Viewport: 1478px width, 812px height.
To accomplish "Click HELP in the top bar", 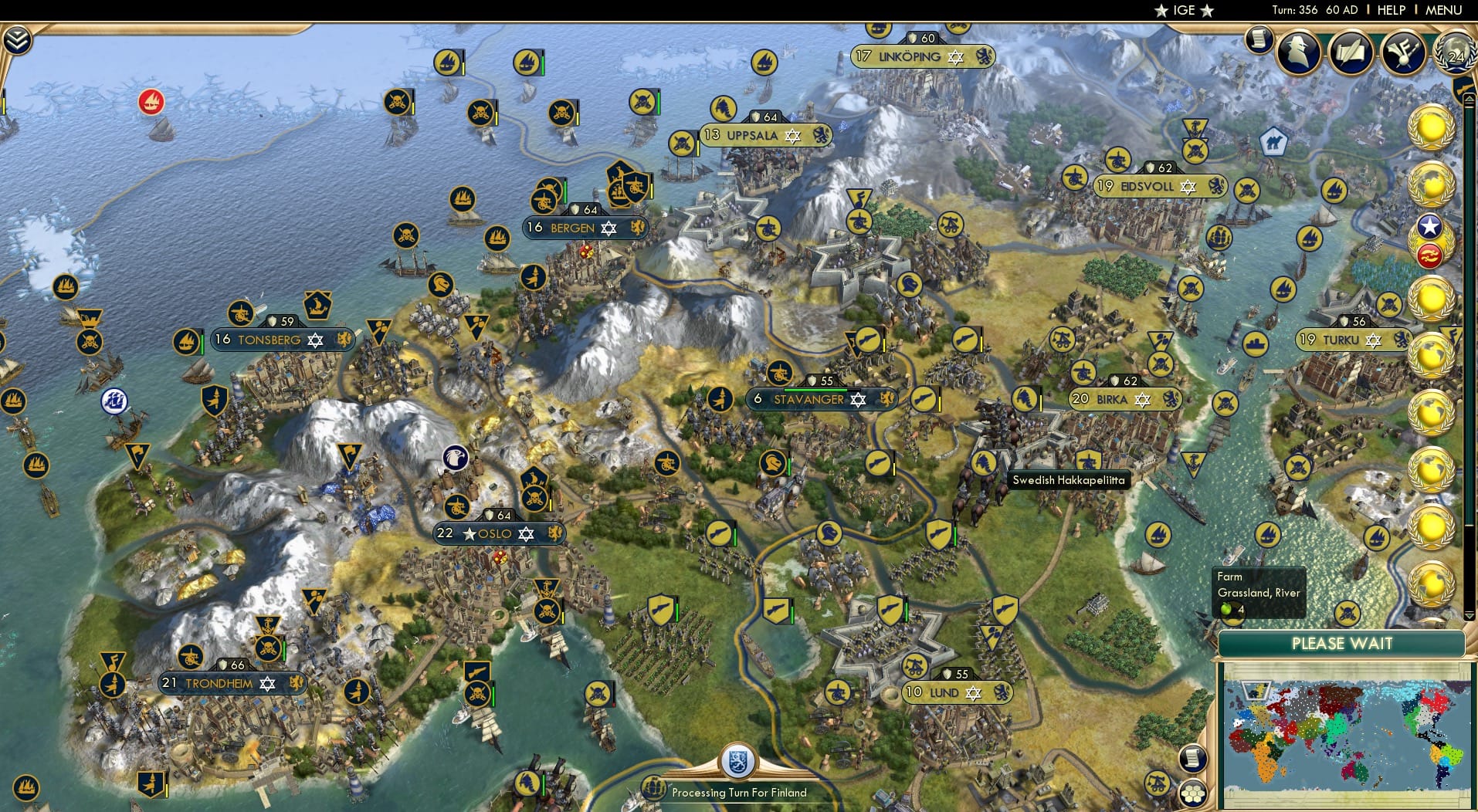I will pyautogui.click(x=1390, y=10).
